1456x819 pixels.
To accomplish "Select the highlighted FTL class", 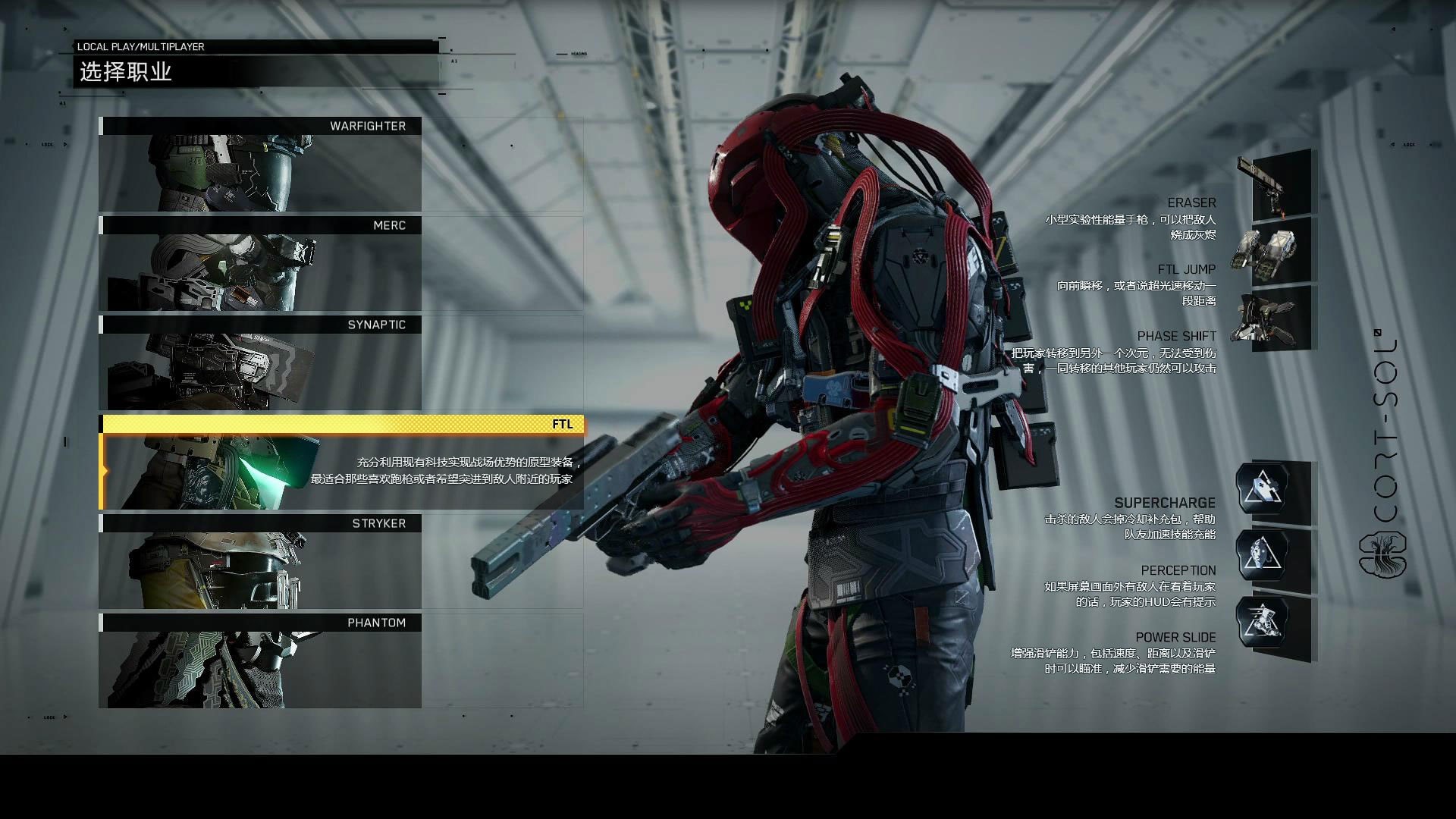I will click(341, 463).
